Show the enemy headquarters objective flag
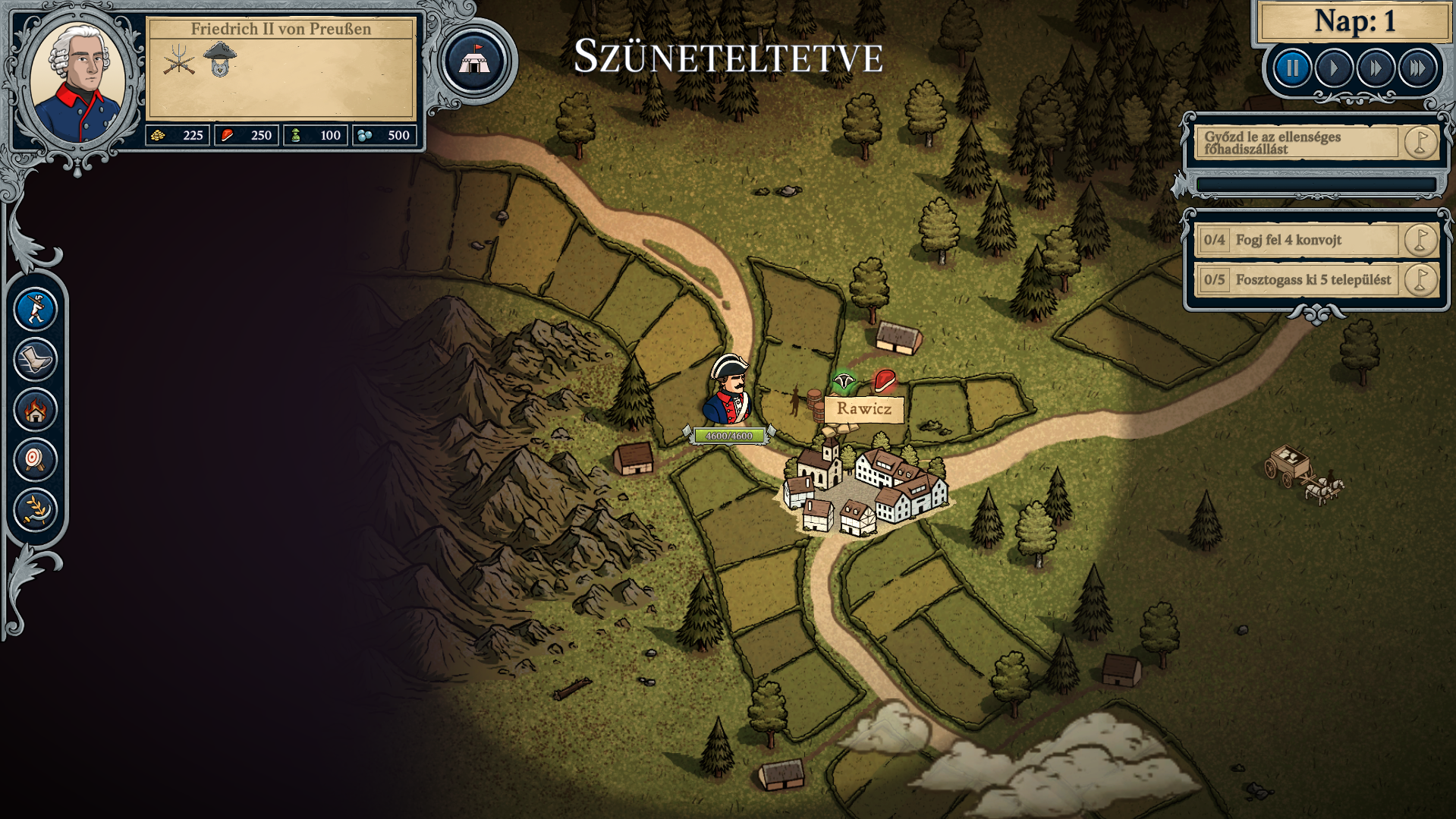The image size is (1456, 819). (x=1420, y=142)
